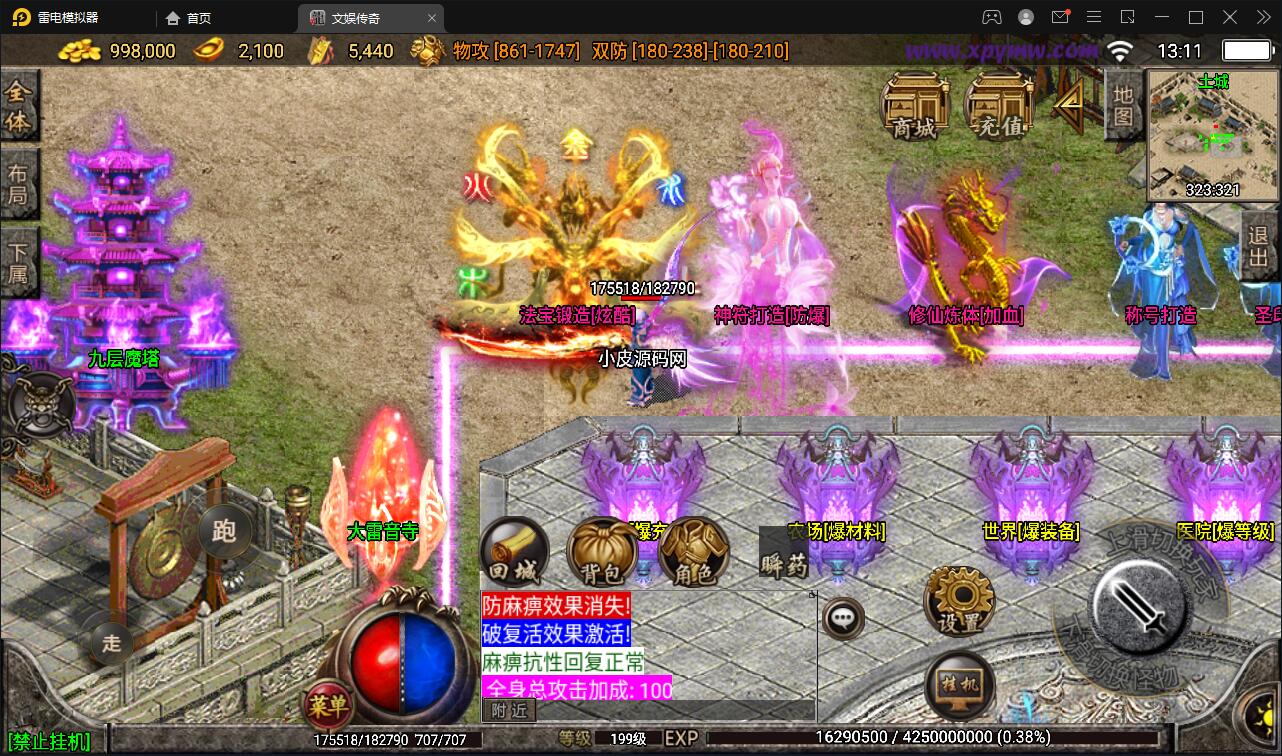Toggle 跑 run movement mode
Viewport: 1282px width, 756px height.
click(x=222, y=532)
